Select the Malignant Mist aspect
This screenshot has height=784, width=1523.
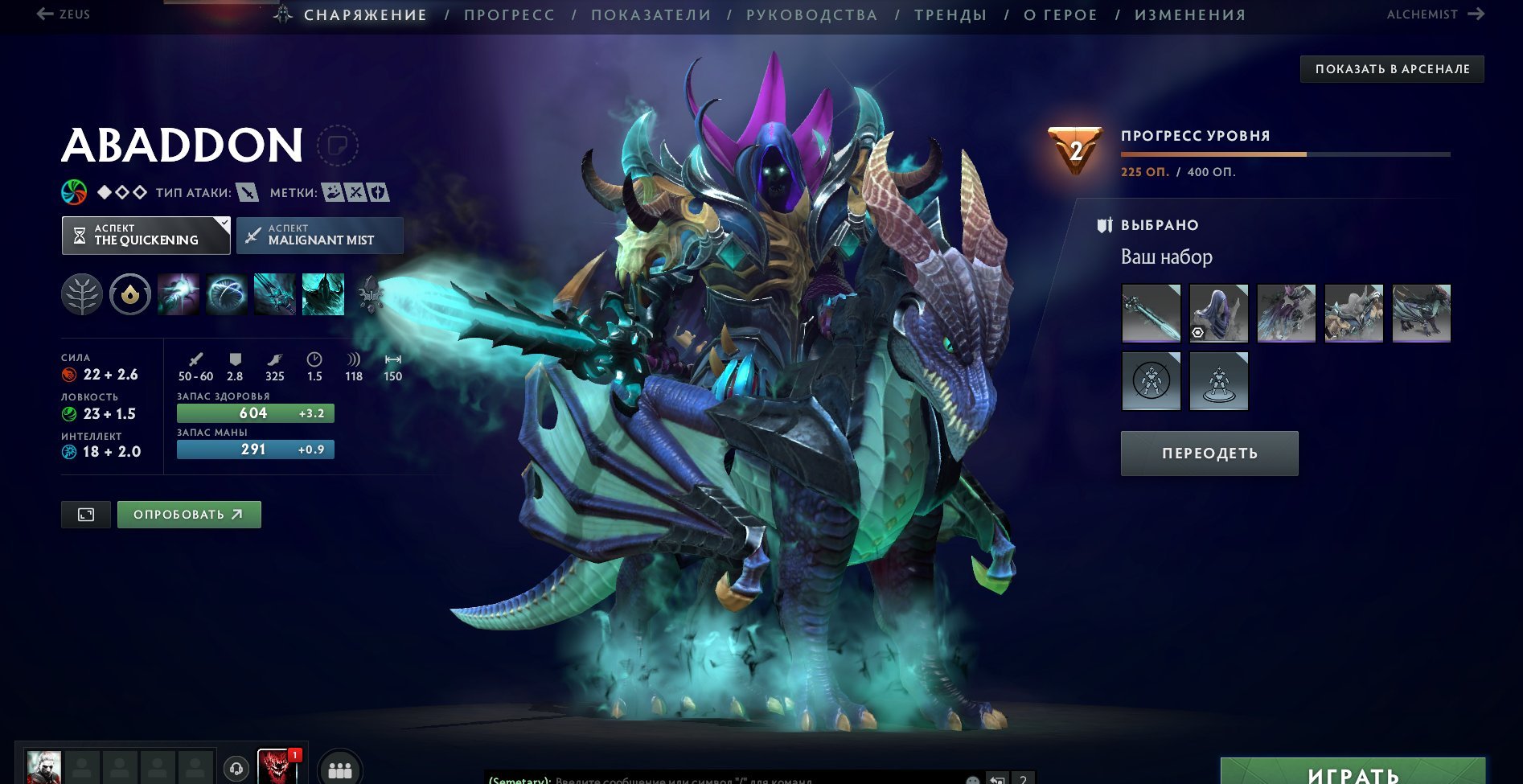coord(319,236)
